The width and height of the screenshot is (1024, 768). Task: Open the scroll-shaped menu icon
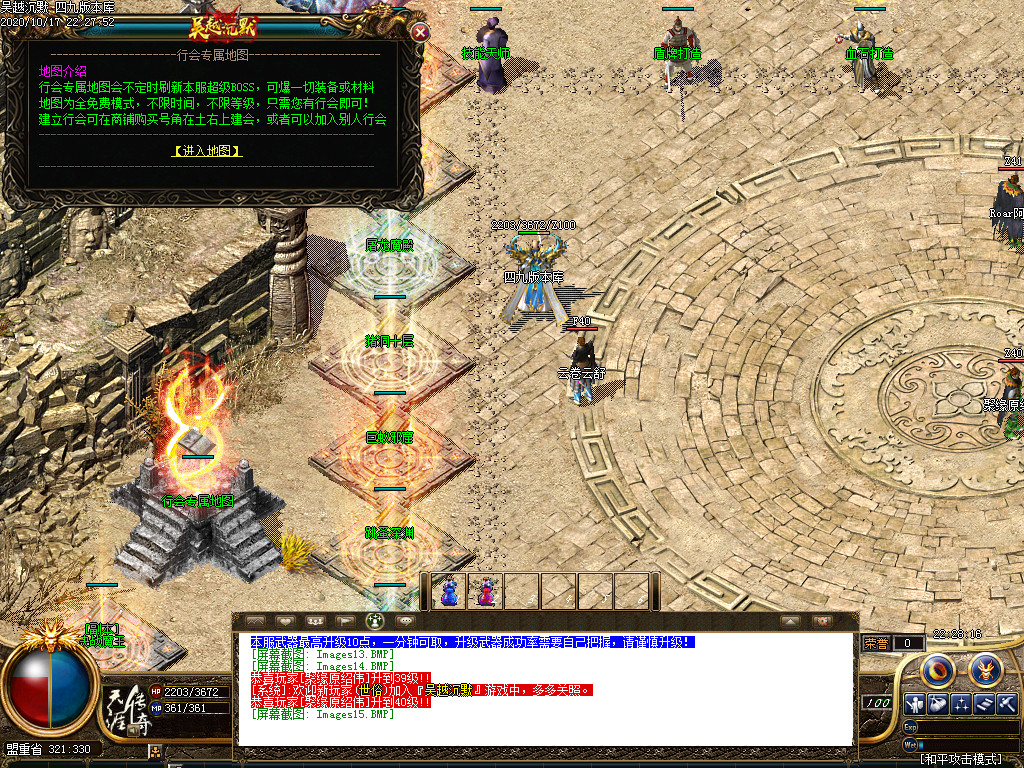coord(984,703)
